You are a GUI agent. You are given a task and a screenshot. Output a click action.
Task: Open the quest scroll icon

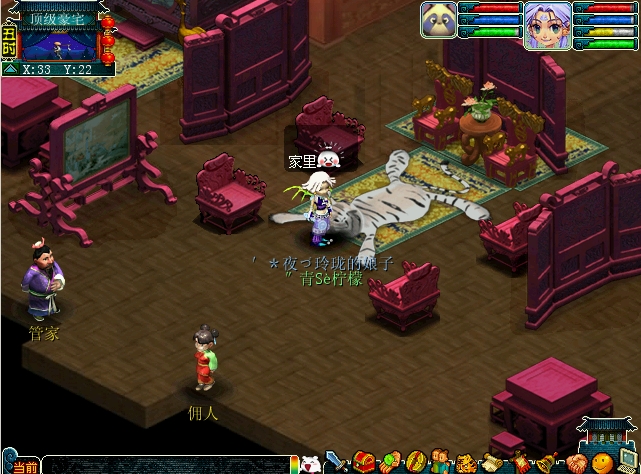point(492,464)
